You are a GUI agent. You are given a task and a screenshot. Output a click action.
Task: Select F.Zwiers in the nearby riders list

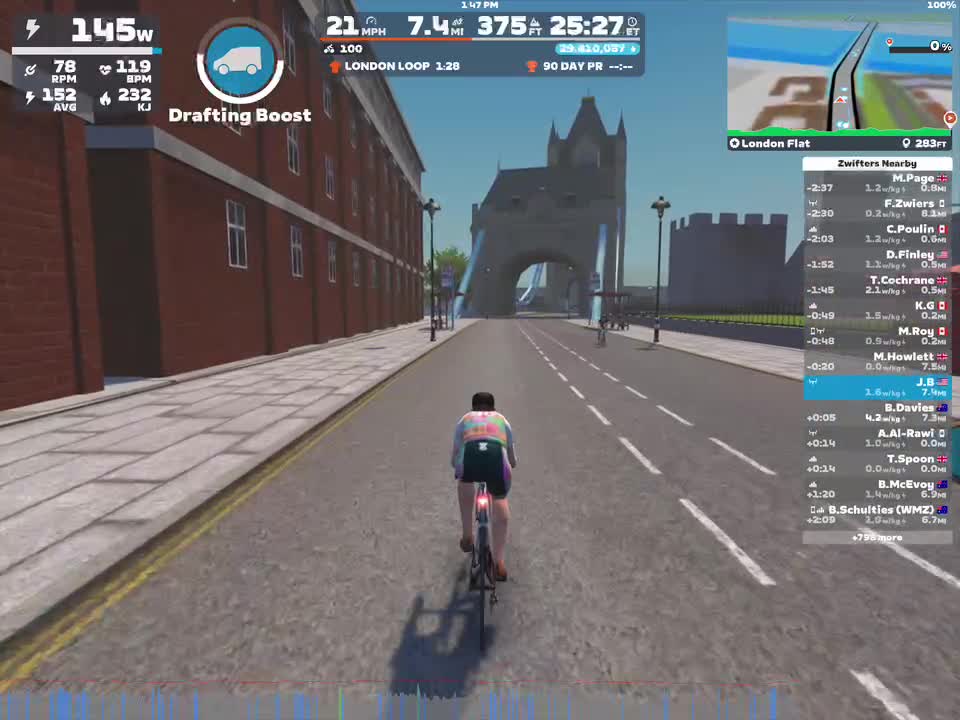click(877, 208)
